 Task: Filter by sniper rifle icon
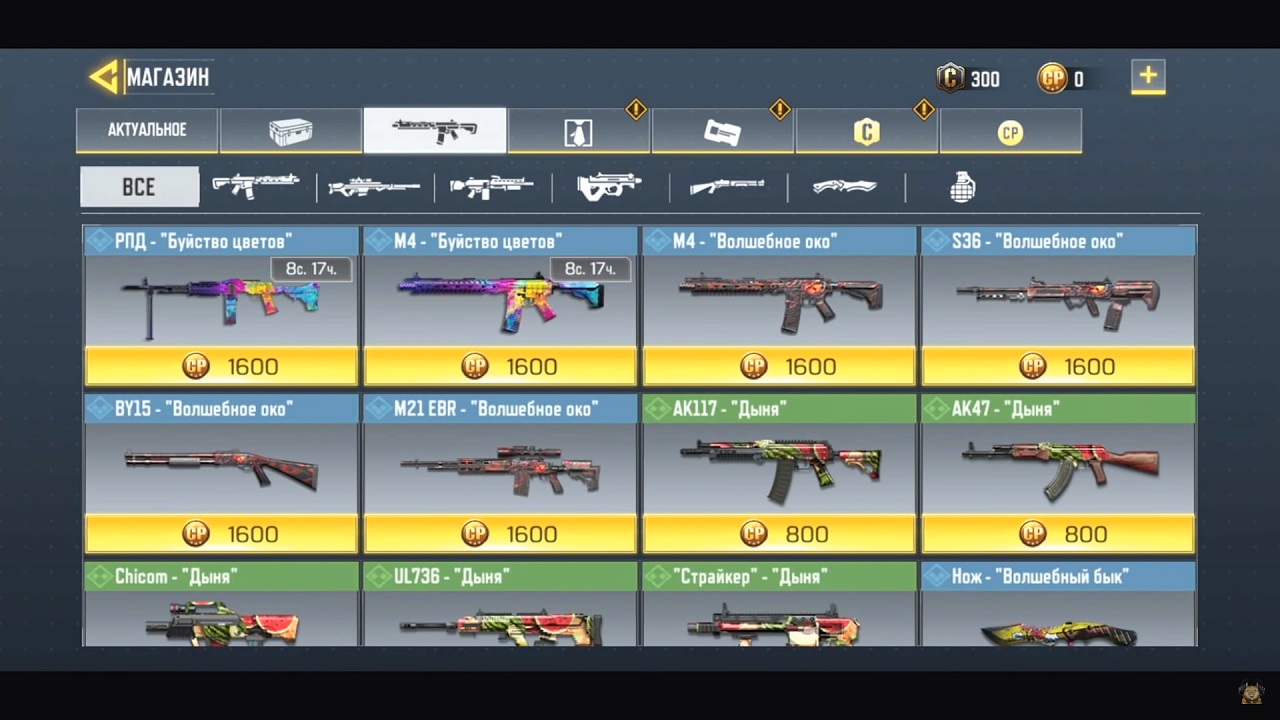(x=374, y=187)
